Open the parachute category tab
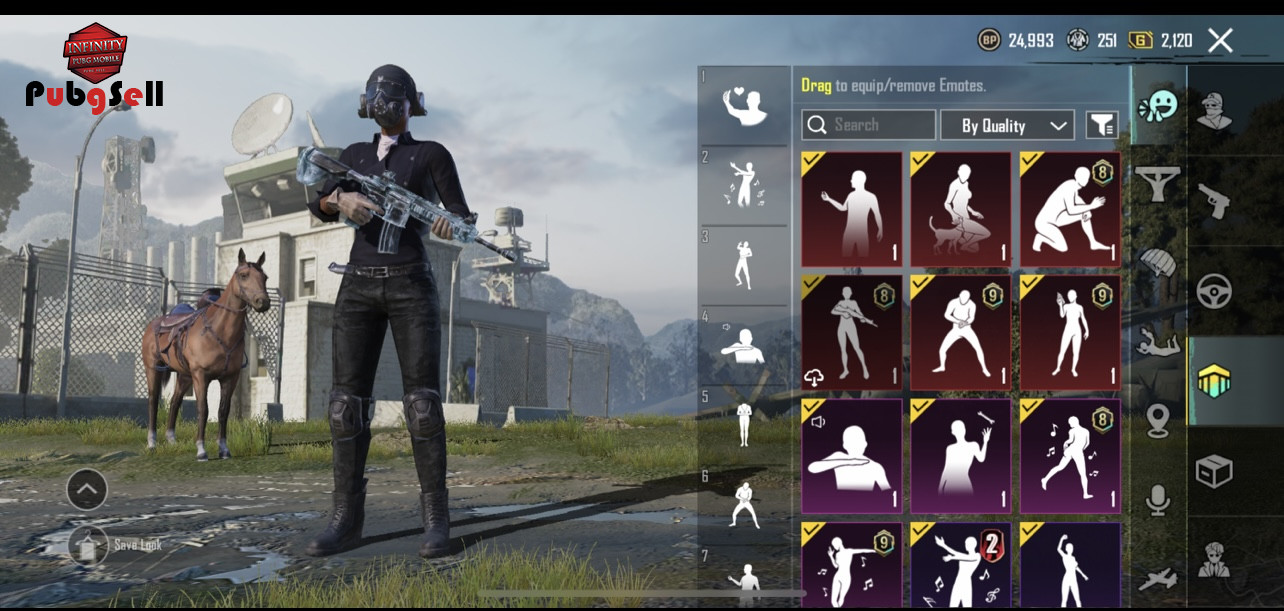Screen dimensions: 1284x611 pyautogui.click(x=1158, y=262)
